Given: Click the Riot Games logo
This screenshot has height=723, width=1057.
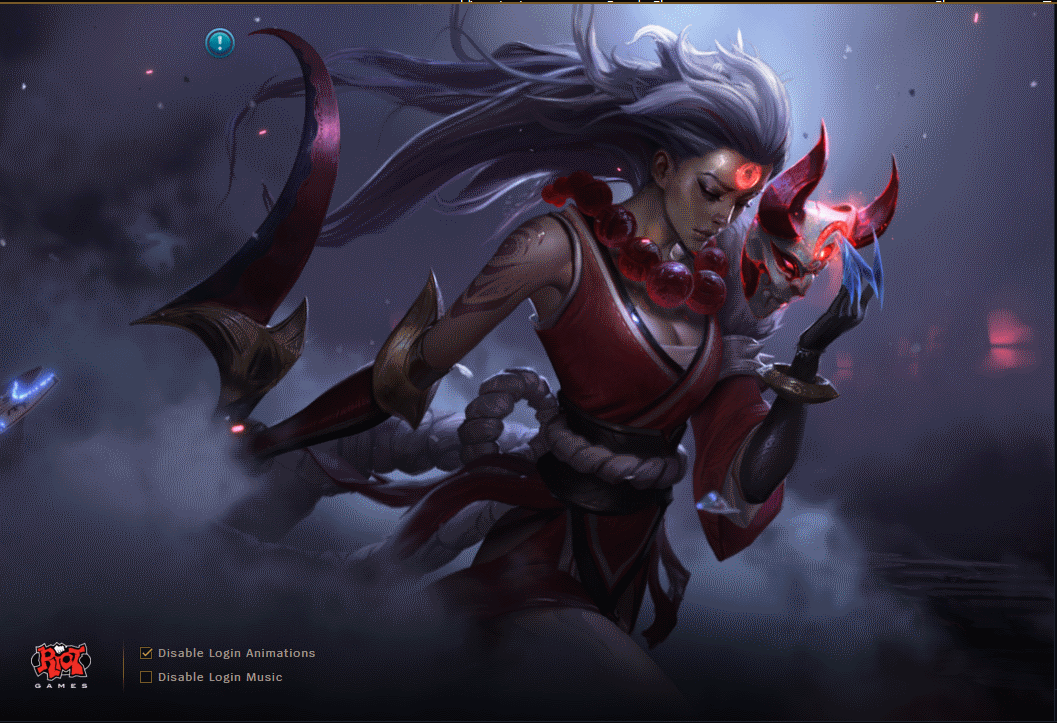Looking at the screenshot, I should pos(61,665).
